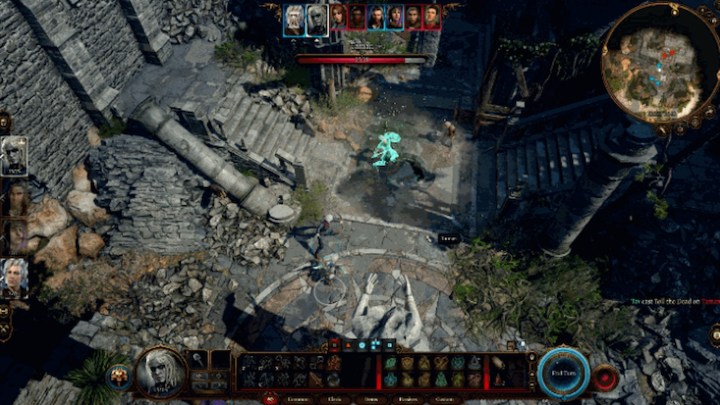Image resolution: width=720 pixels, height=405 pixels.
Task: Select the bottom white-haired party portrait
Action: click(14, 277)
